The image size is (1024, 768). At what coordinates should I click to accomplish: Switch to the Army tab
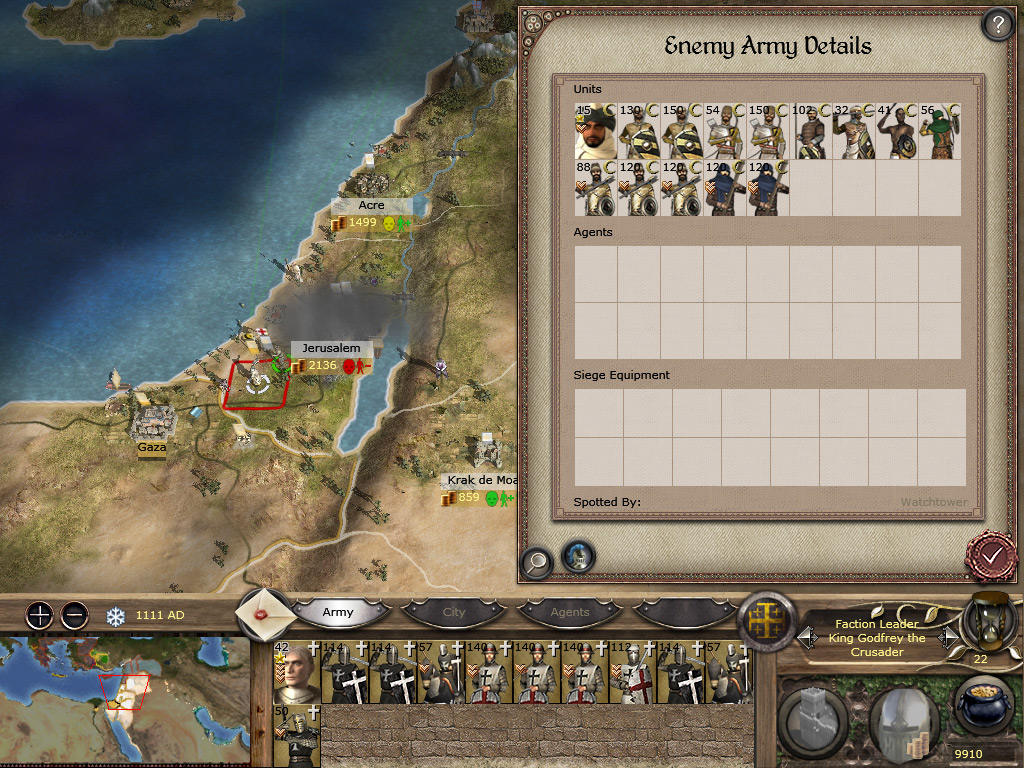point(338,612)
